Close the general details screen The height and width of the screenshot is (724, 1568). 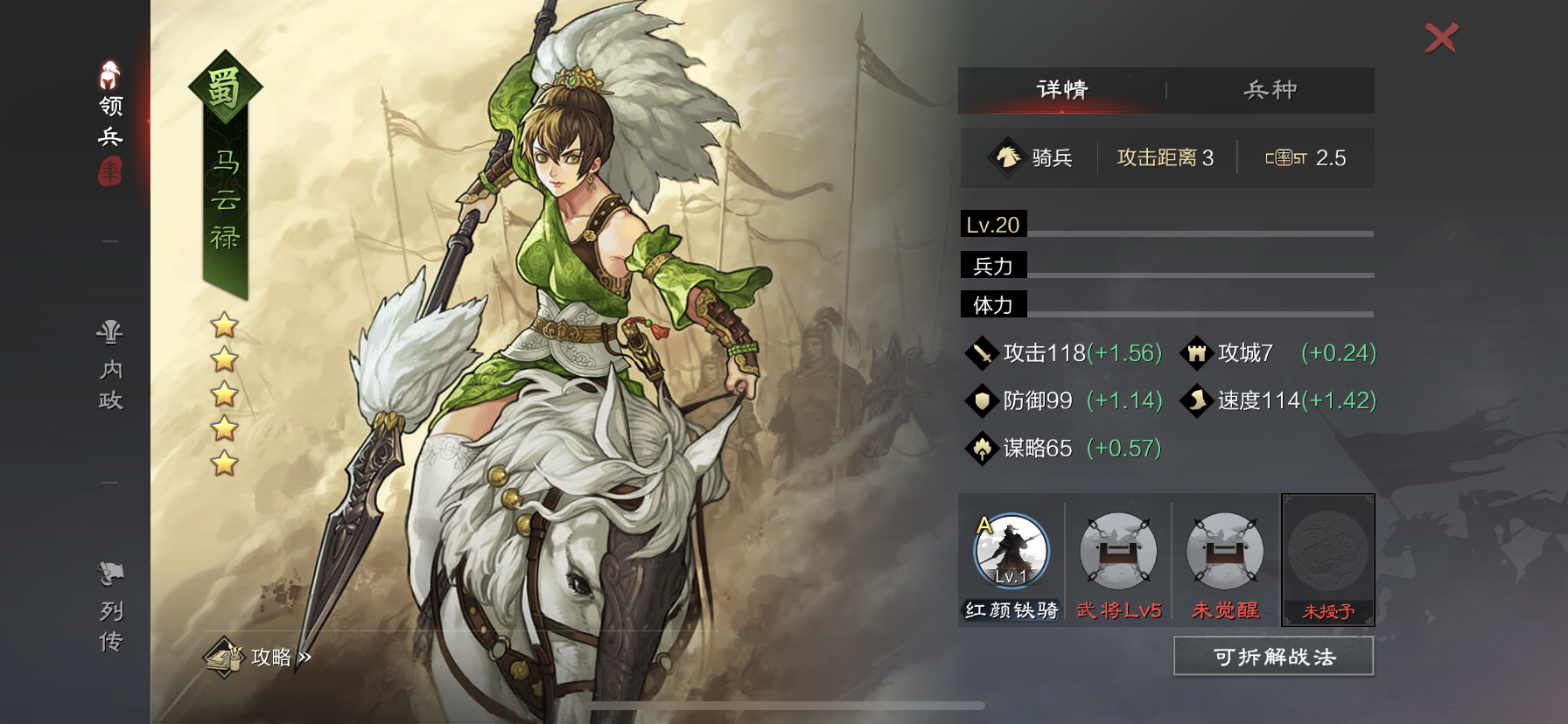click(x=1441, y=38)
